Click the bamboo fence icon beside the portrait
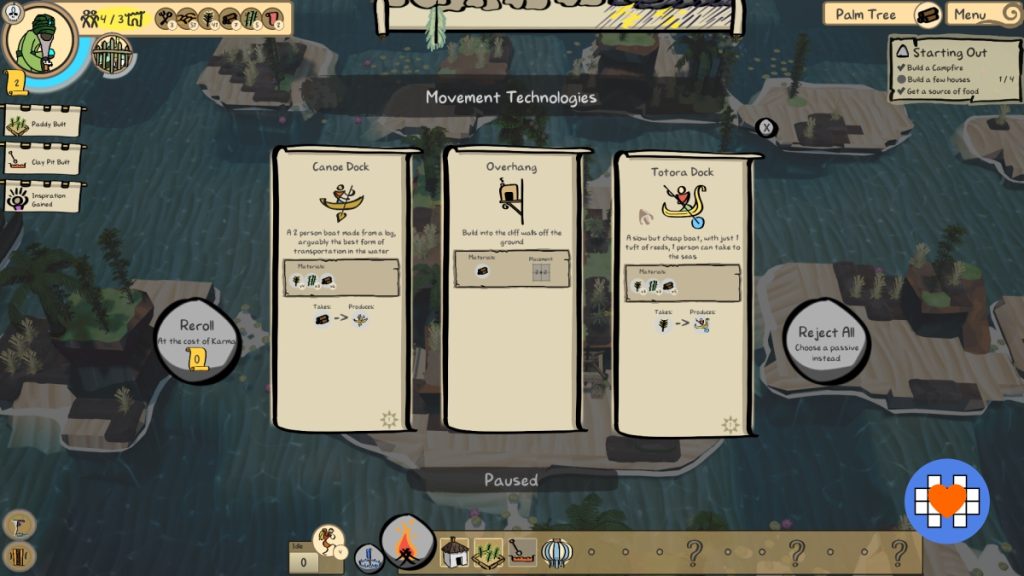 click(x=112, y=55)
